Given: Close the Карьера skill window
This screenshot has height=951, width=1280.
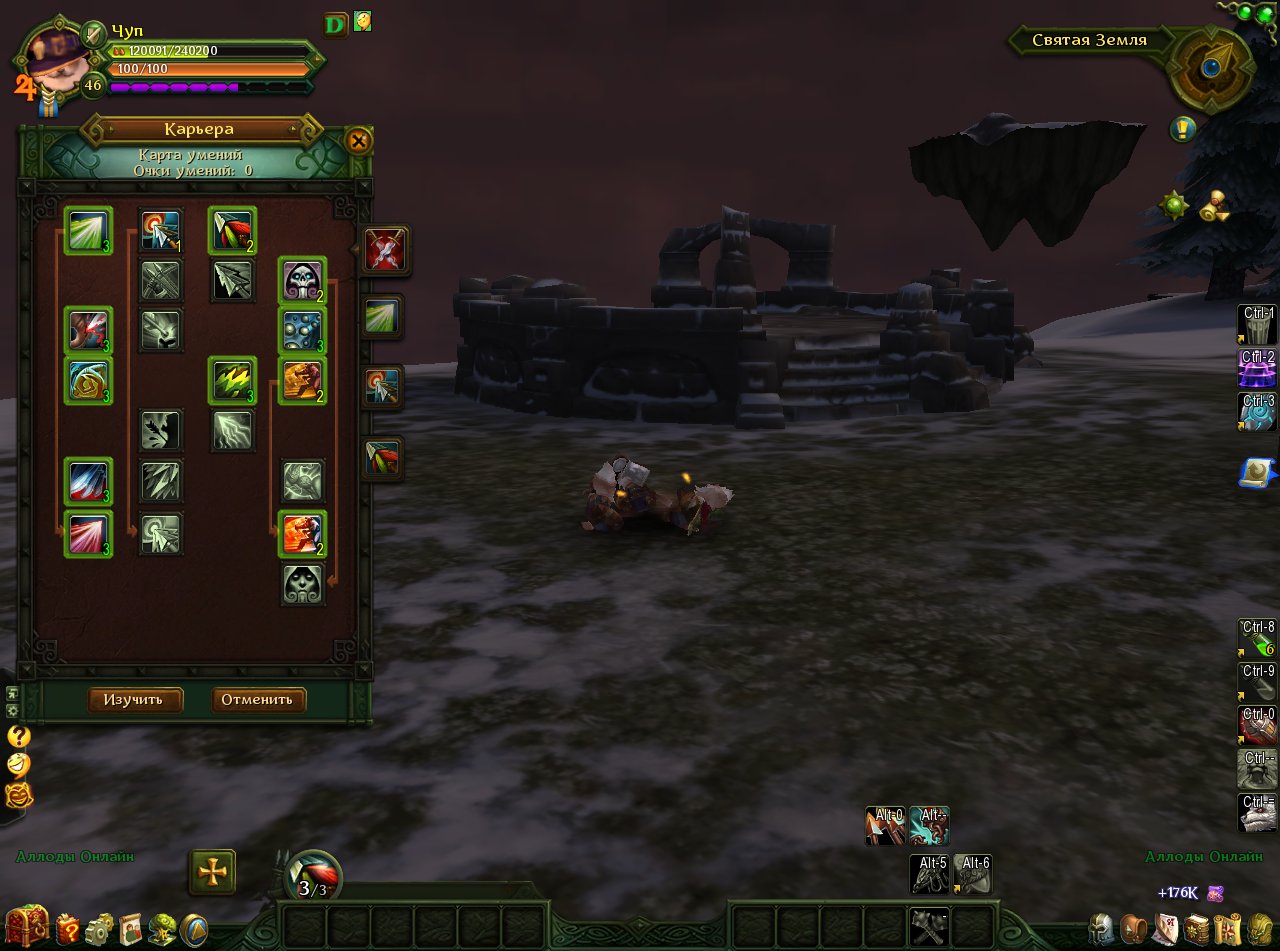Looking at the screenshot, I should tap(357, 141).
